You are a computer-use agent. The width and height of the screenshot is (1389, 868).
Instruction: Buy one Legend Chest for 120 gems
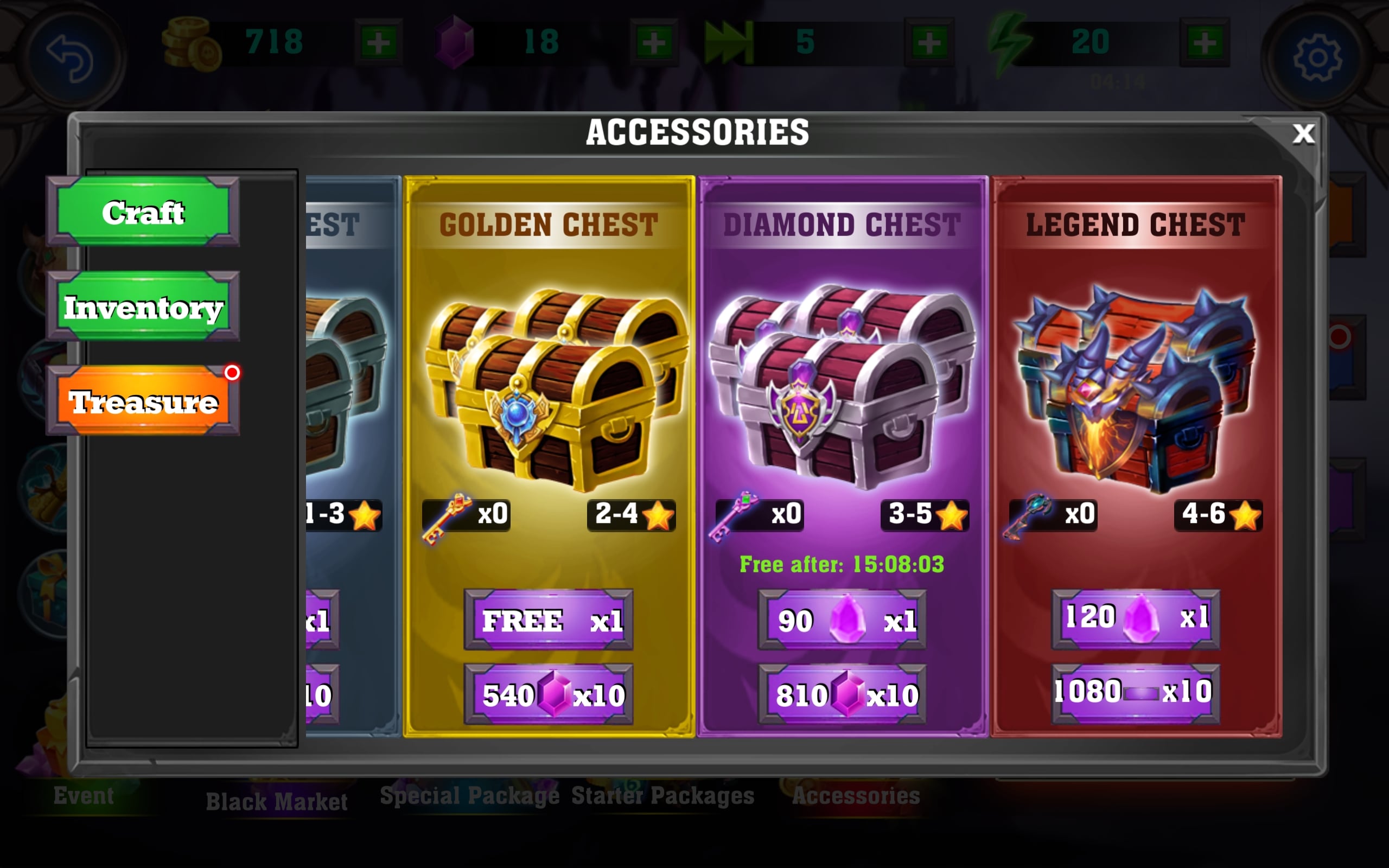1135,619
